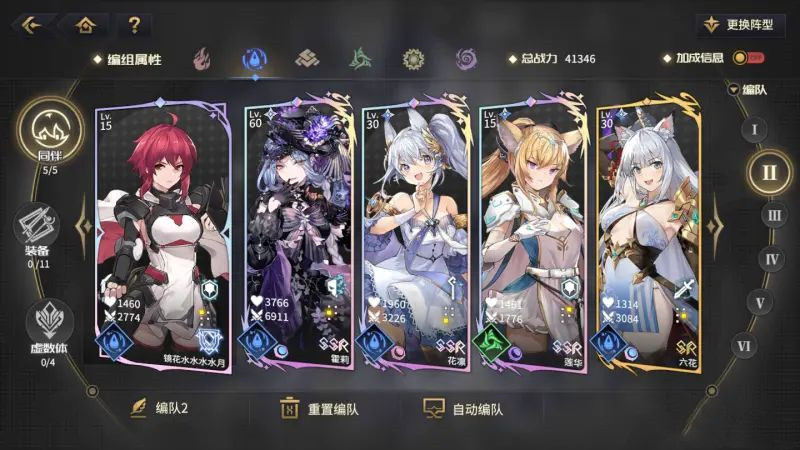The image size is (800, 450).
Task: Rename the team via 编队2
Action: pyautogui.click(x=160, y=409)
